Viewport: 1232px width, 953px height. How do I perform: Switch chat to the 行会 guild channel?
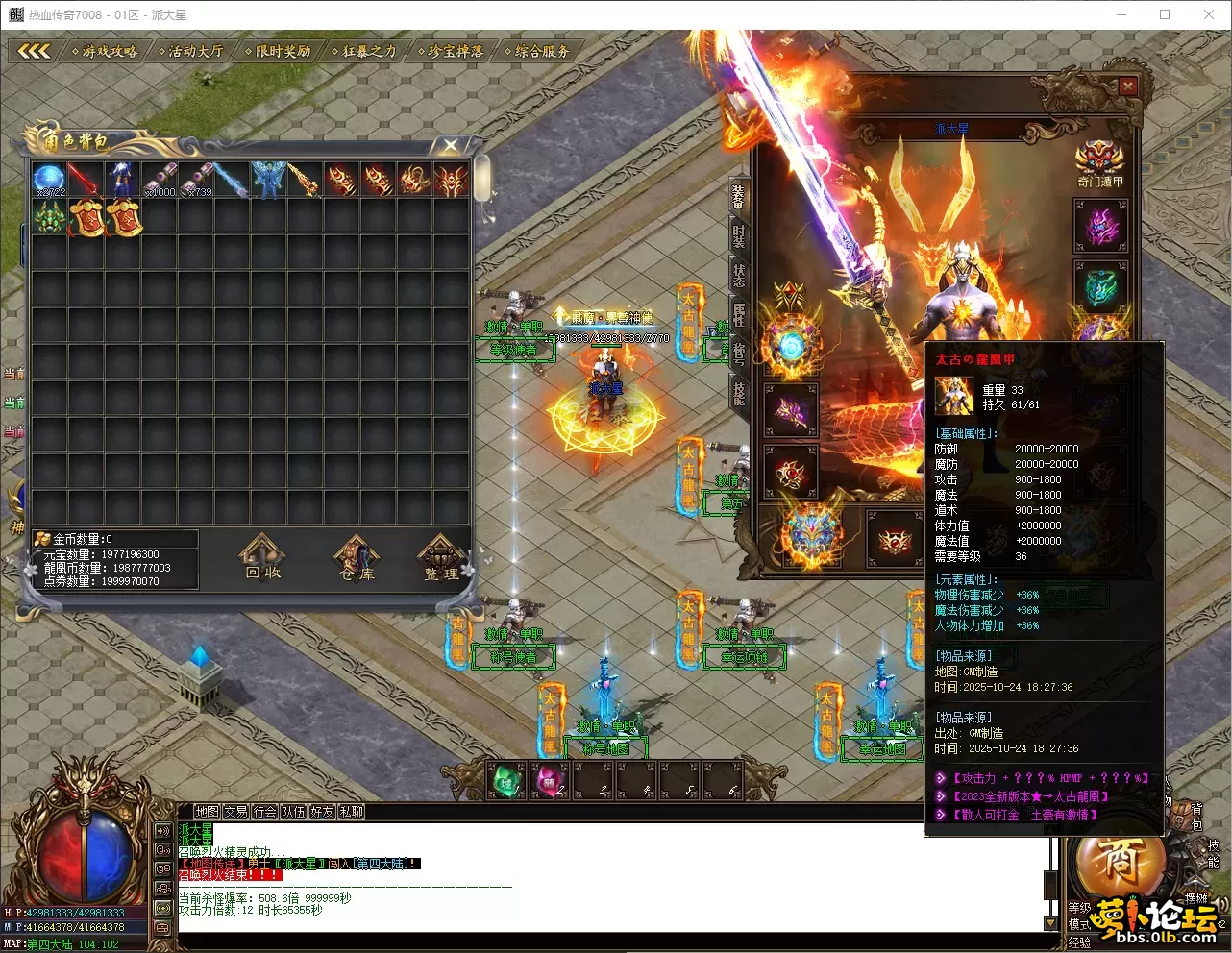click(x=265, y=812)
